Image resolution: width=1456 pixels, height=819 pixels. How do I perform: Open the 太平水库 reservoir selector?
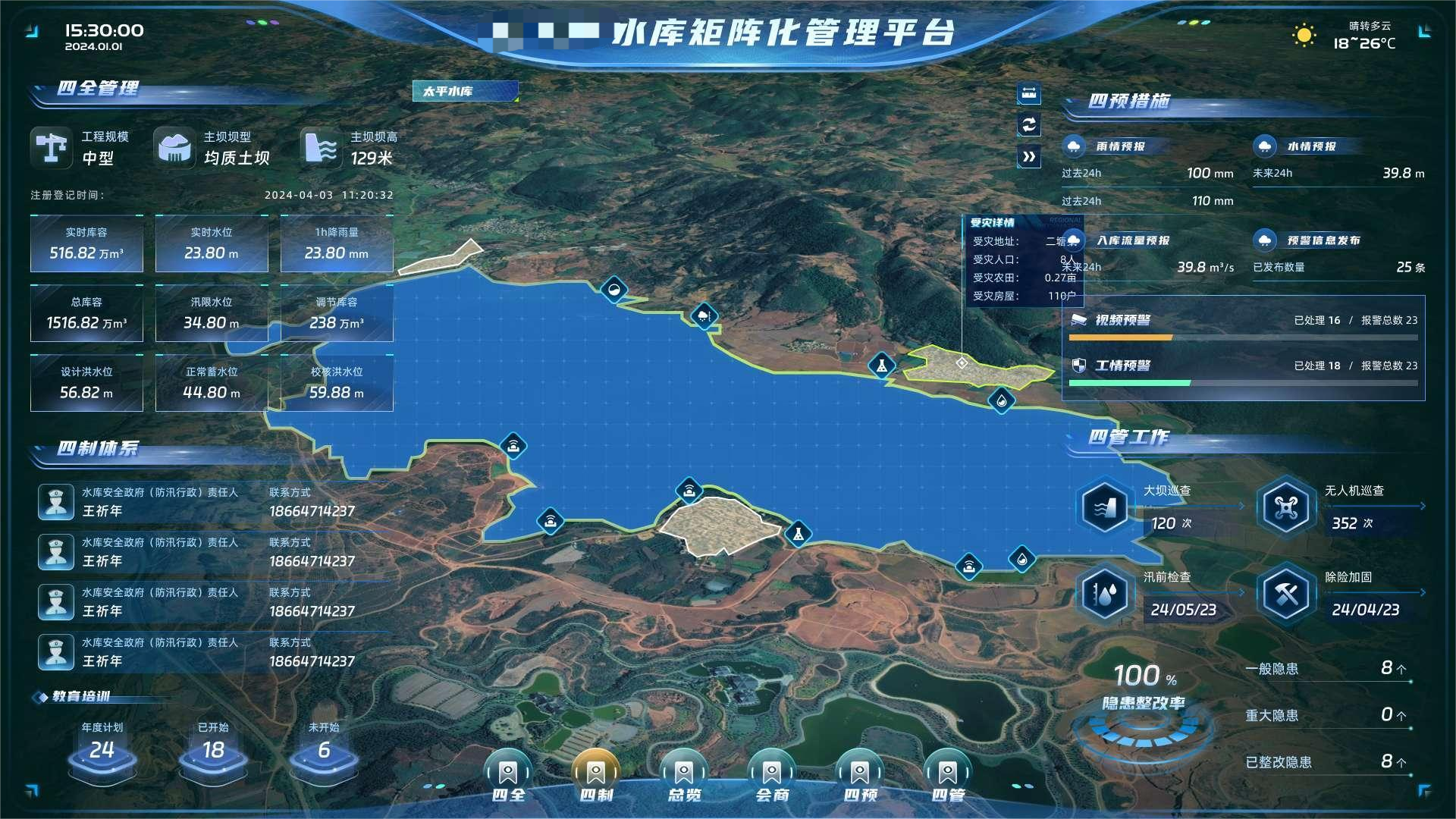coord(464,91)
